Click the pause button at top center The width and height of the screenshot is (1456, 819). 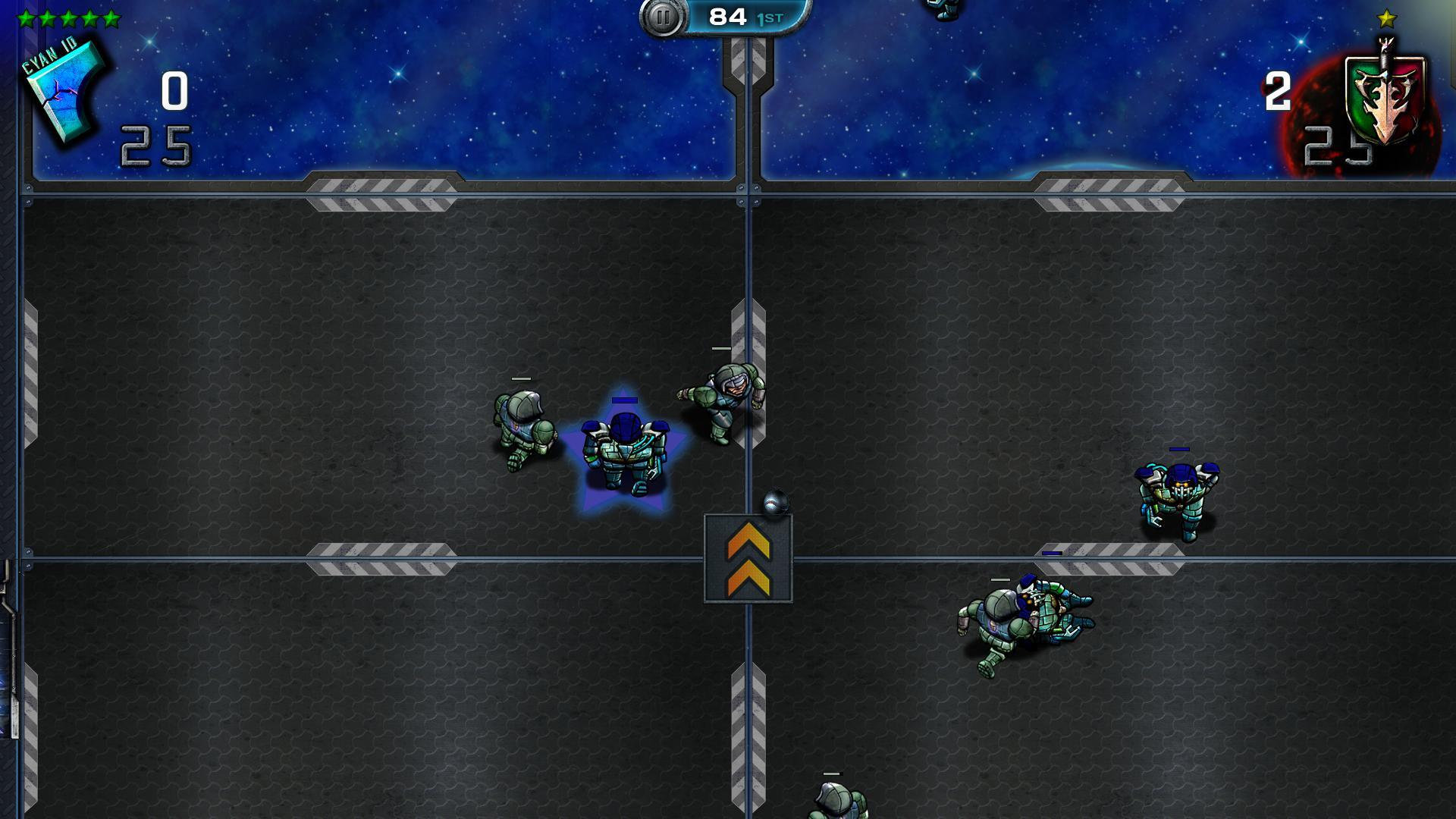(x=664, y=17)
